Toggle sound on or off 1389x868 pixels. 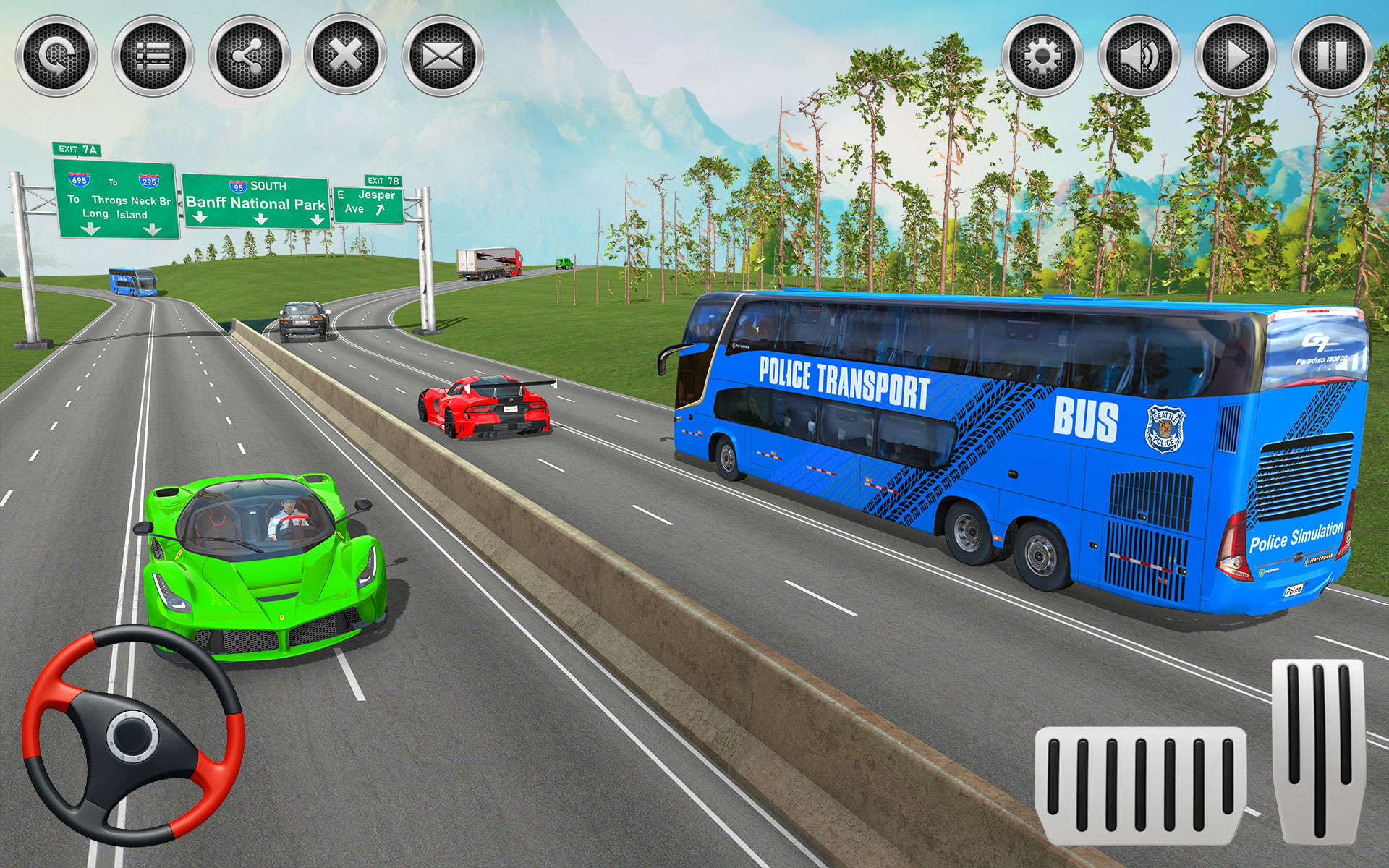1138,54
